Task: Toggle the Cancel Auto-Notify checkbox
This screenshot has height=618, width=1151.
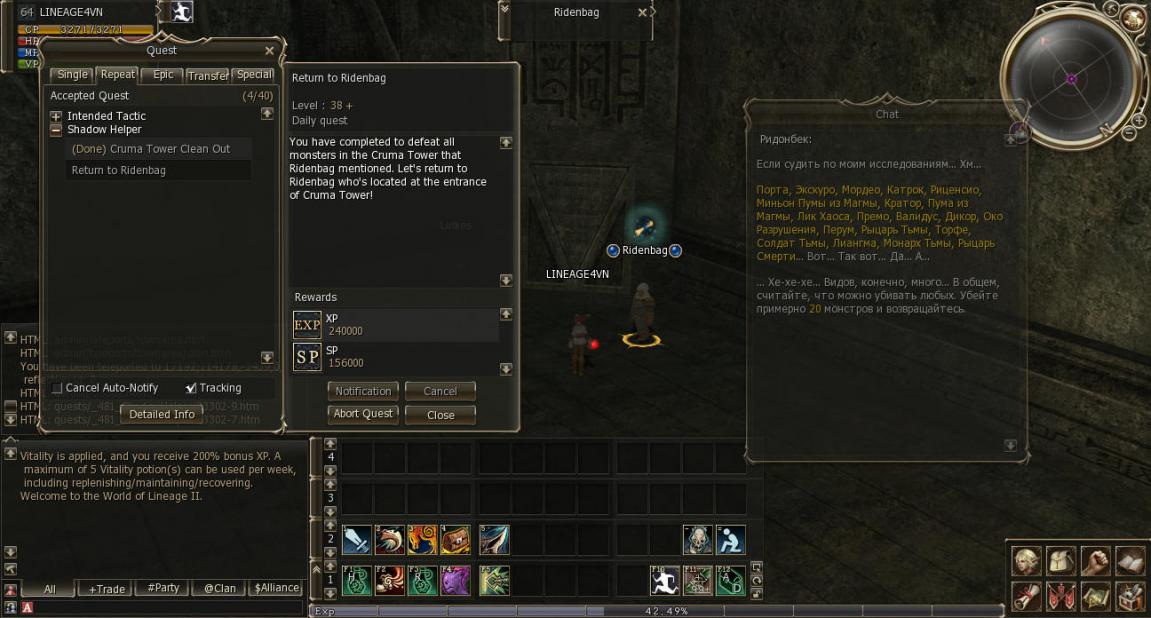Action: click(57, 388)
